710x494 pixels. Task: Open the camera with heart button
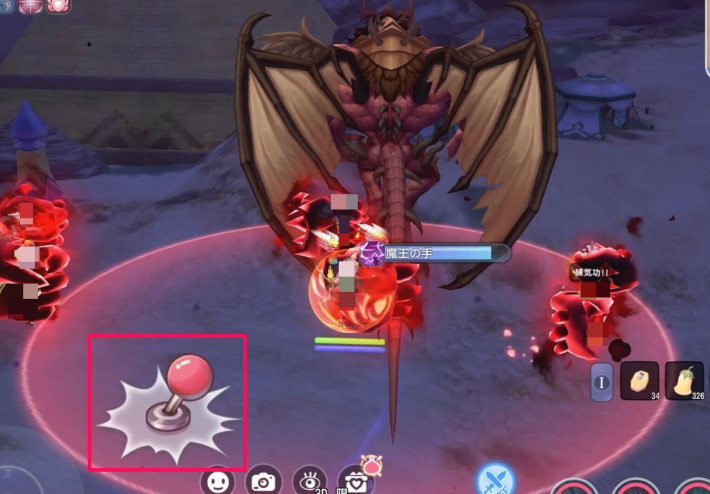point(356,481)
